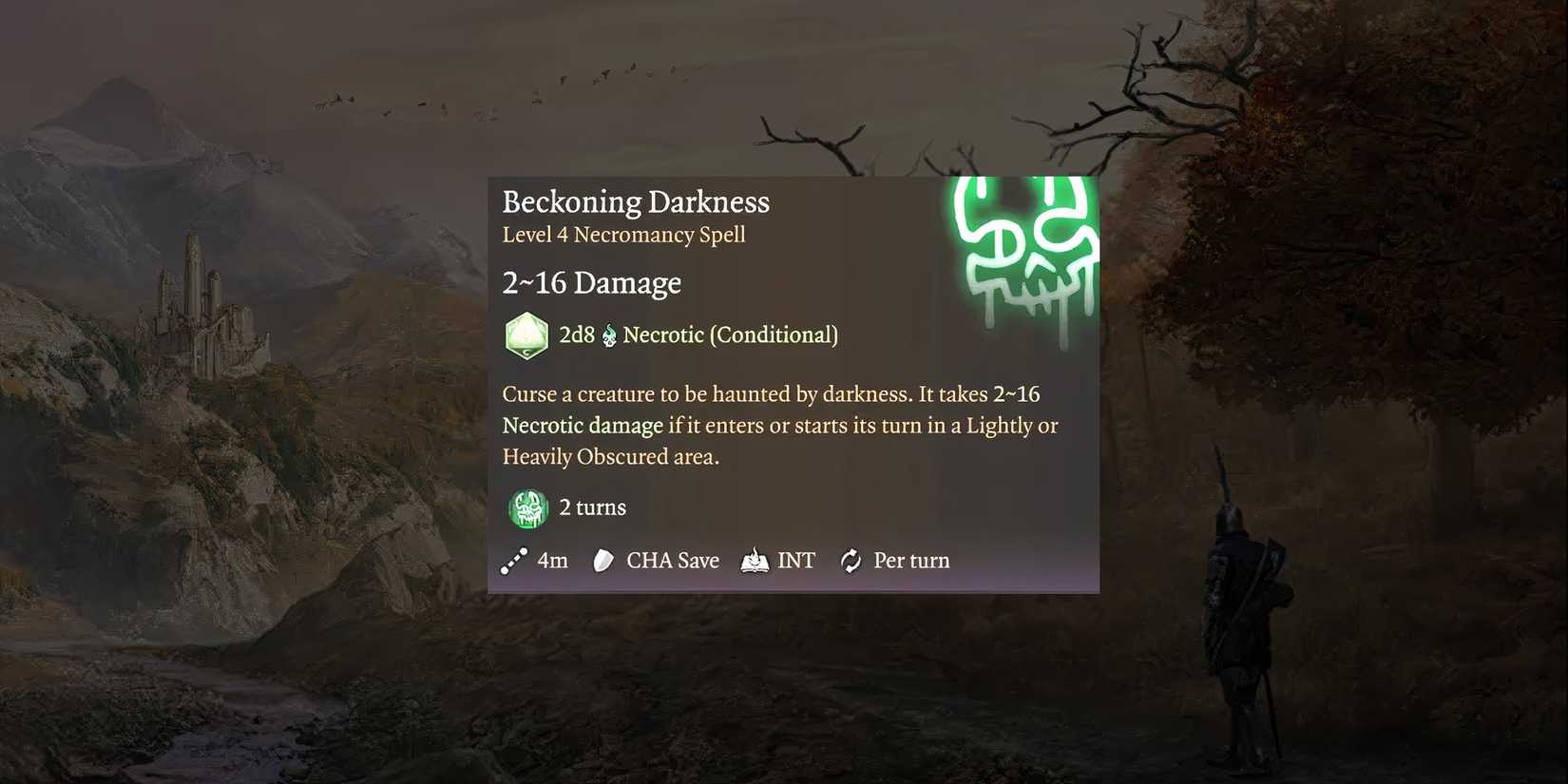Viewport: 1568px width, 784px height.
Task: Click the INT ability label
Action: click(795, 561)
